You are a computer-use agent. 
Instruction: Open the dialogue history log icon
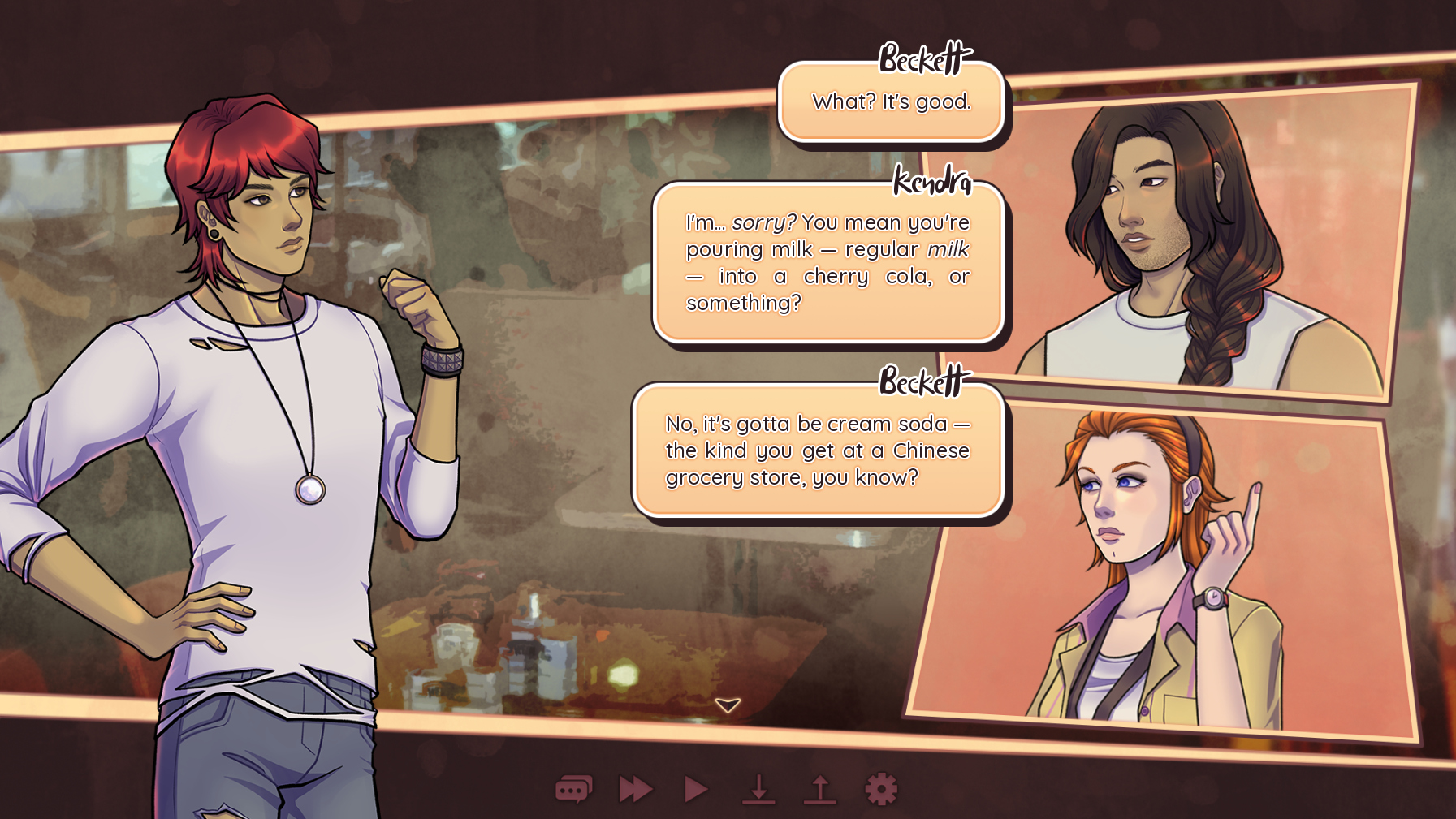(x=573, y=789)
